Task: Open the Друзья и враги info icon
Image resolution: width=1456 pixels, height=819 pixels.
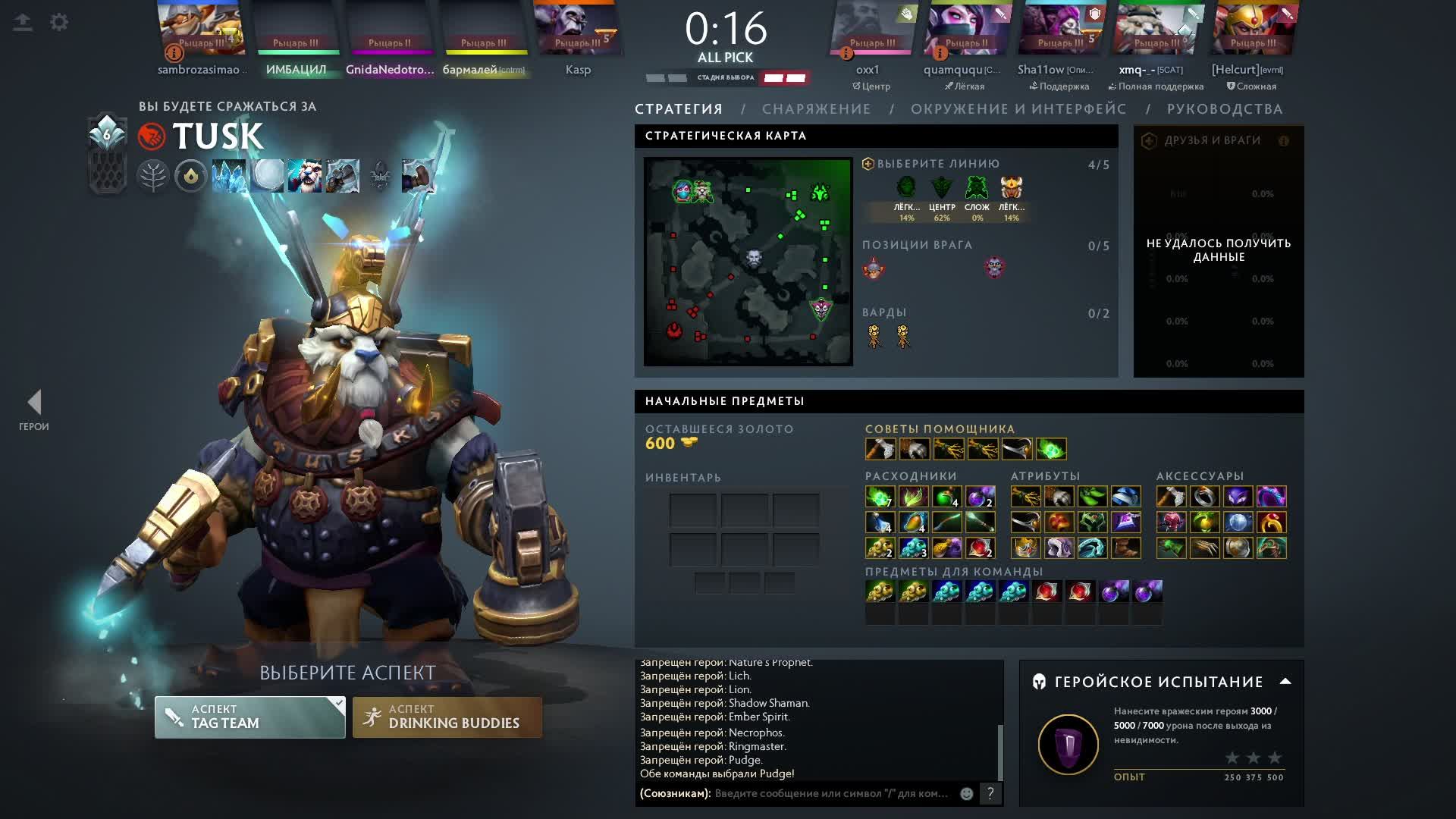Action: pyautogui.click(x=1284, y=141)
